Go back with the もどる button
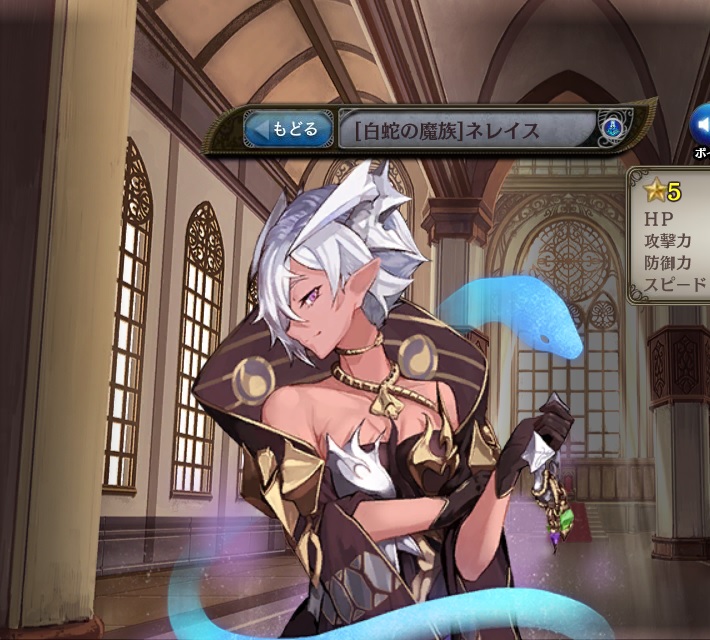Image resolution: width=710 pixels, height=640 pixels. pyautogui.click(x=288, y=129)
